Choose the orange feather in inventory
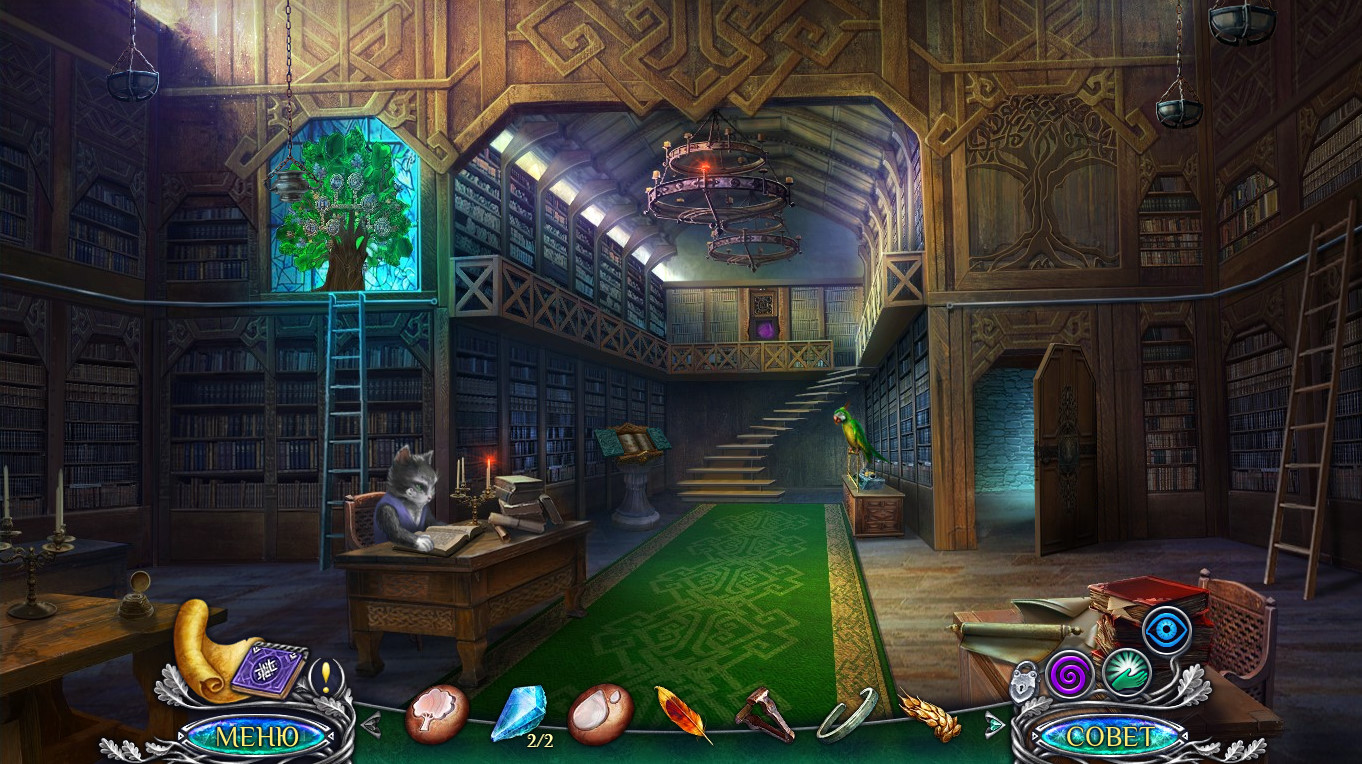Image resolution: width=1362 pixels, height=764 pixels. pos(683,714)
